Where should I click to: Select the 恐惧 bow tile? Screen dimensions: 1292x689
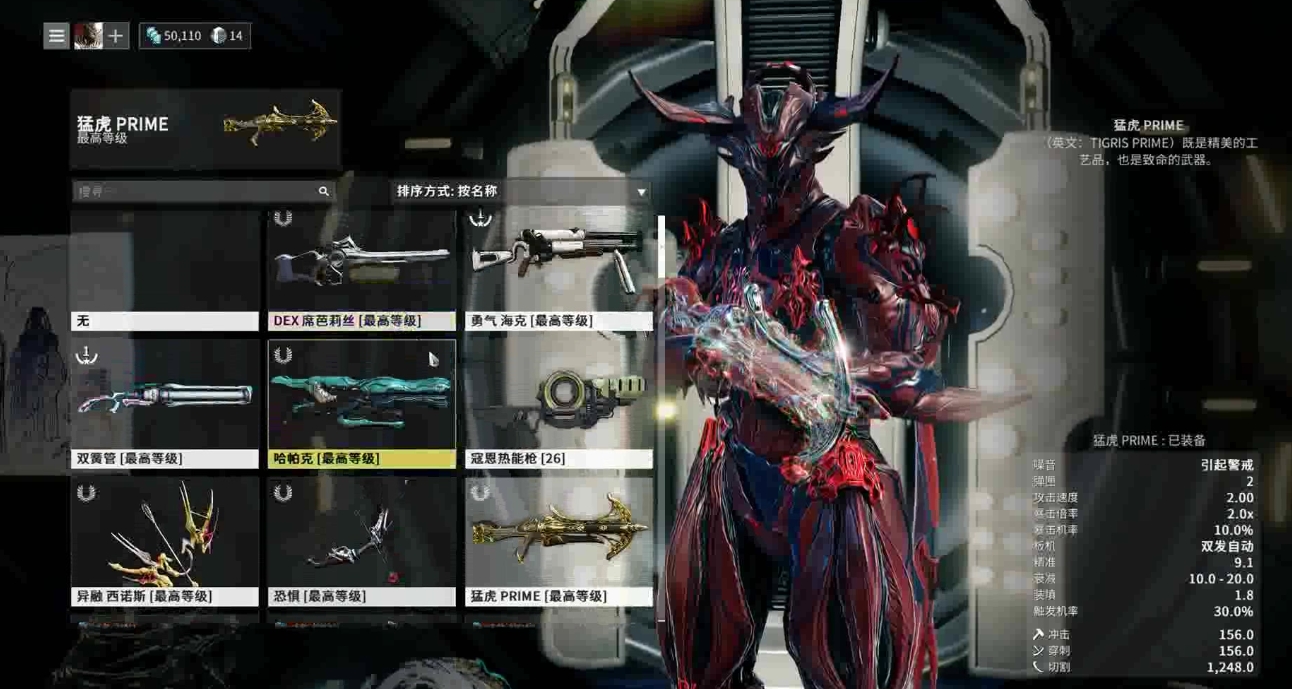tap(361, 541)
